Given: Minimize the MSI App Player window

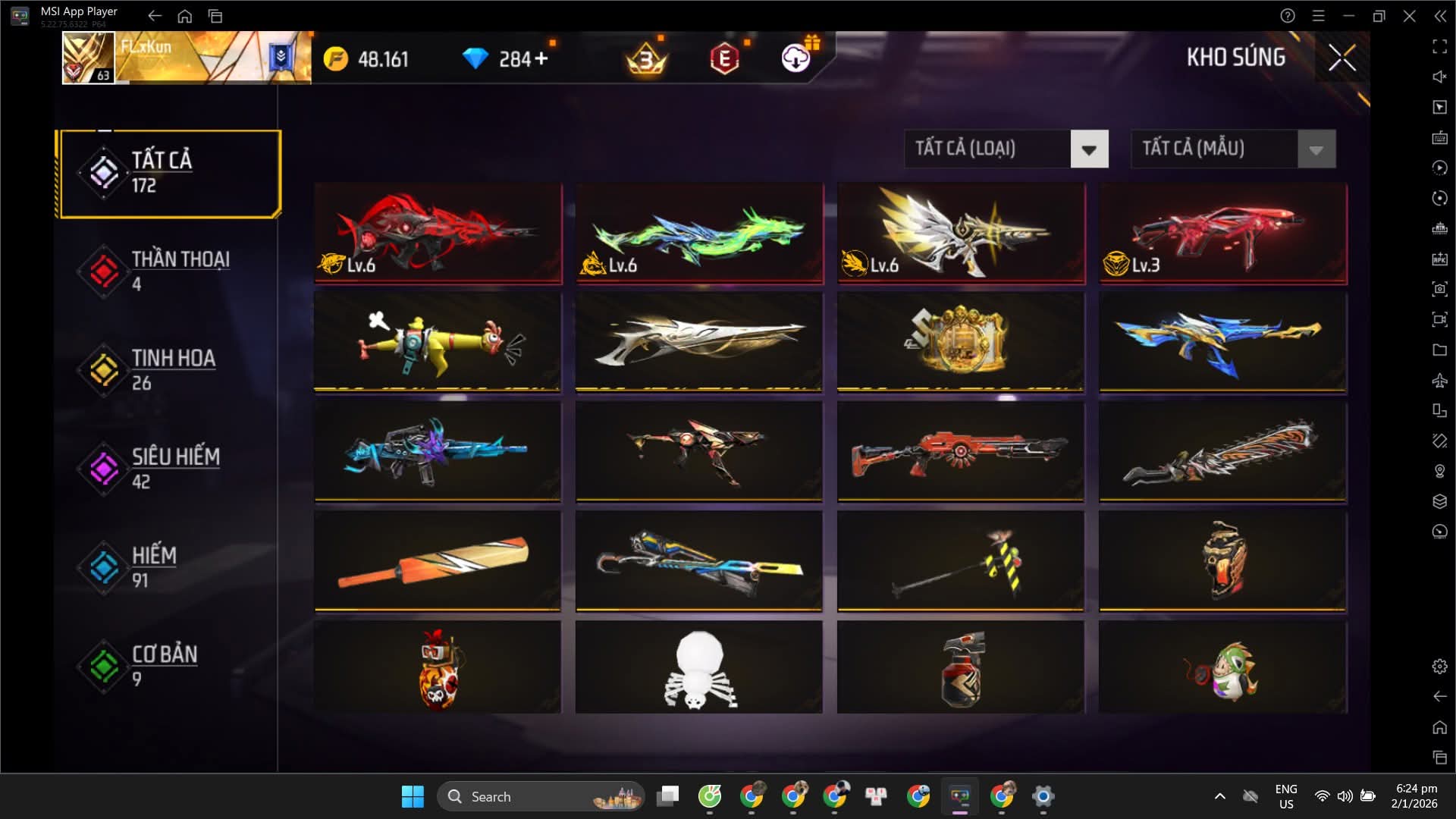Looking at the screenshot, I should [x=1348, y=16].
